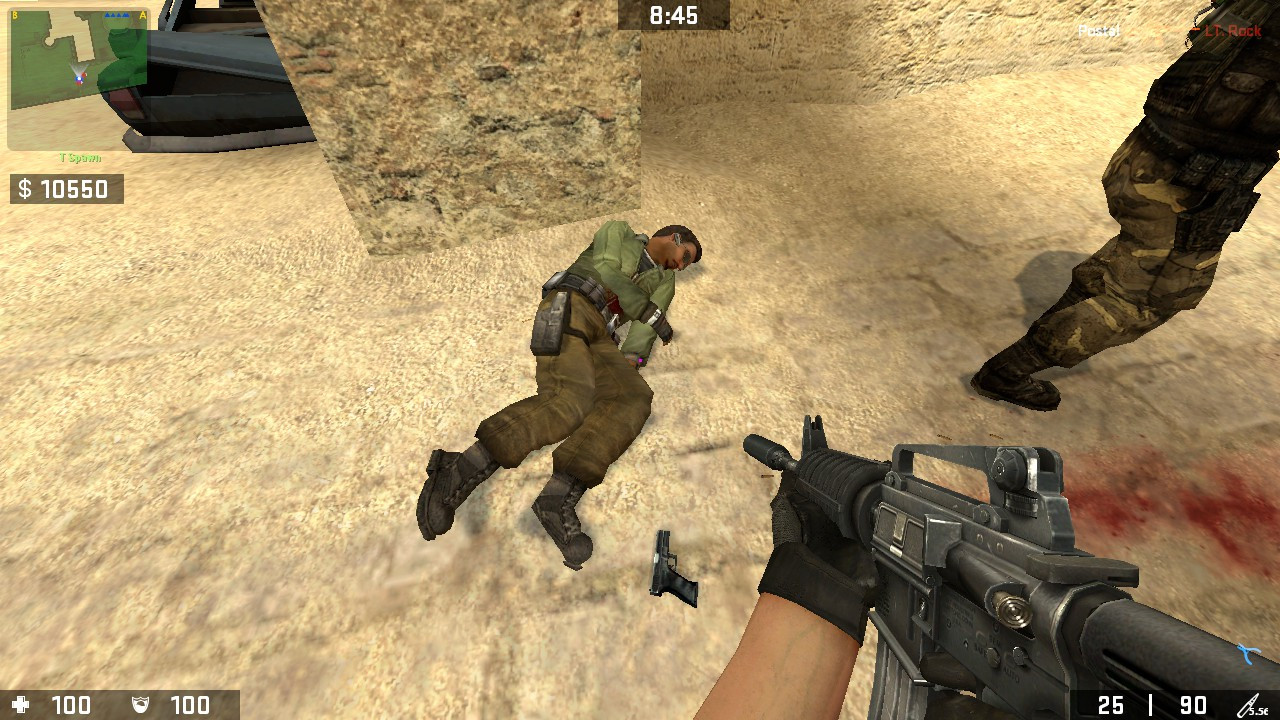
Task: Click the T Spawn location label
Action: 79,156
